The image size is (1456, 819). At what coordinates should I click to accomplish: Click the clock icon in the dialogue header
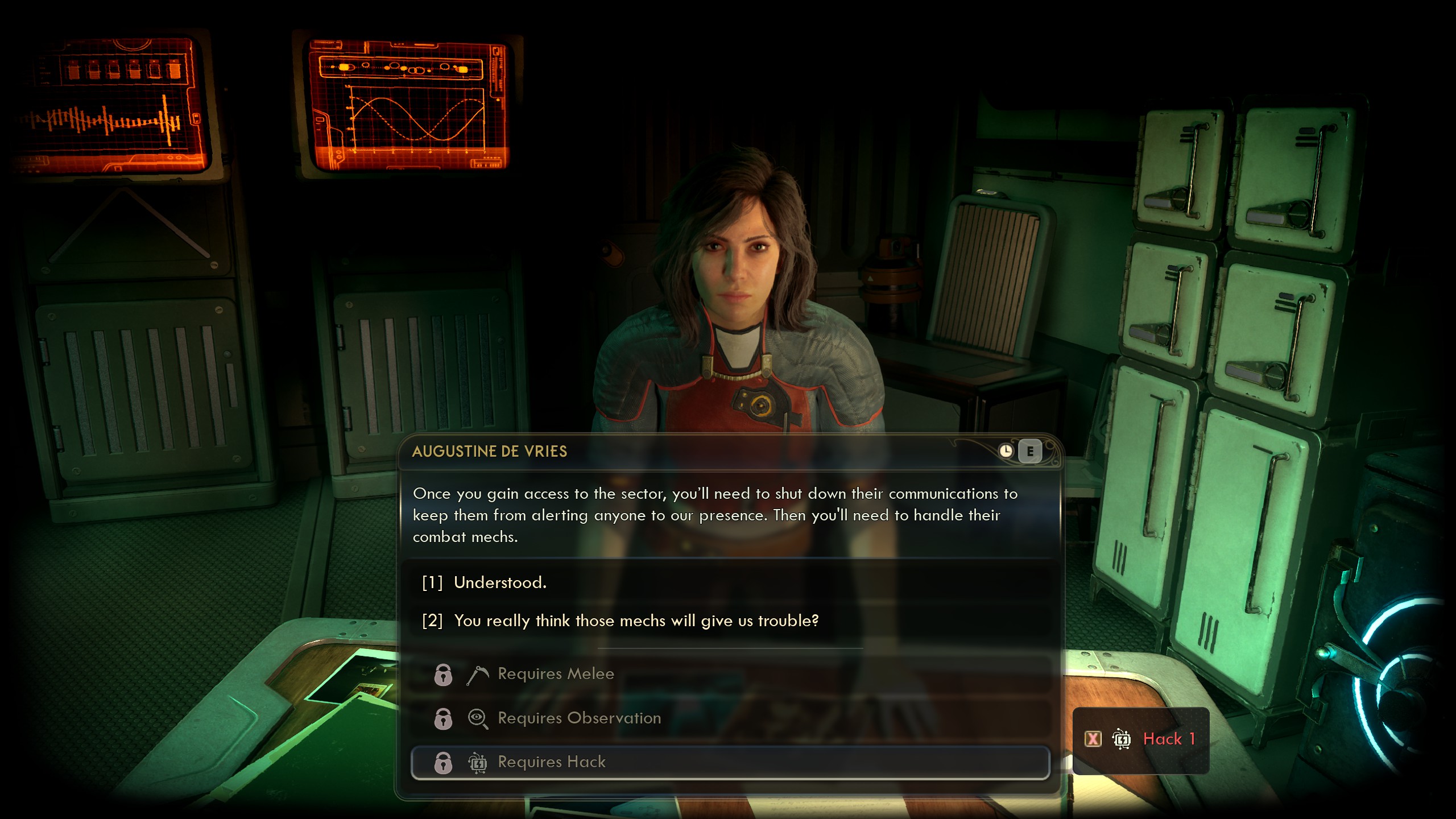point(1007,451)
